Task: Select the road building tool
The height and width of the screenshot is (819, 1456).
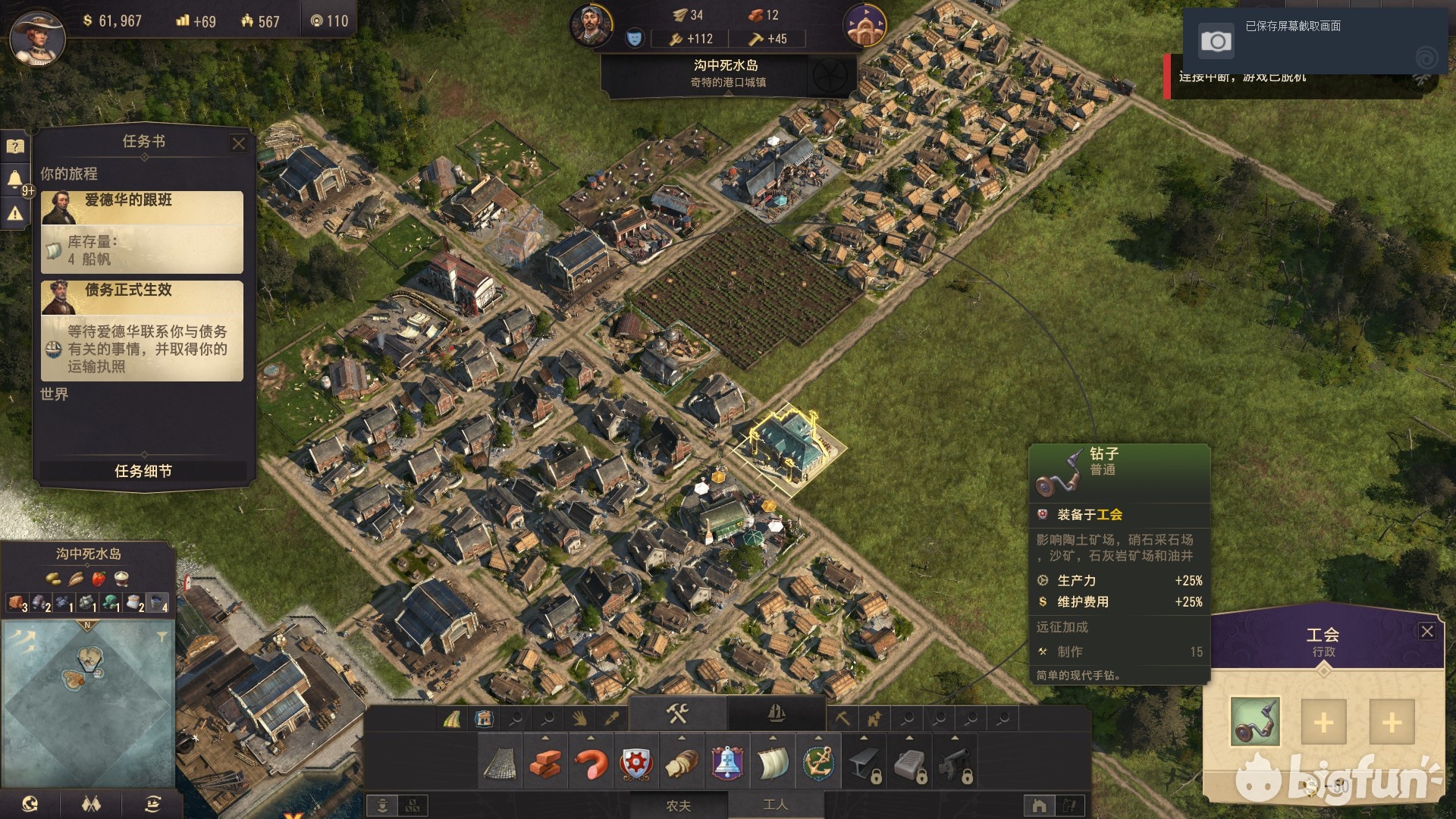Action: tap(452, 718)
